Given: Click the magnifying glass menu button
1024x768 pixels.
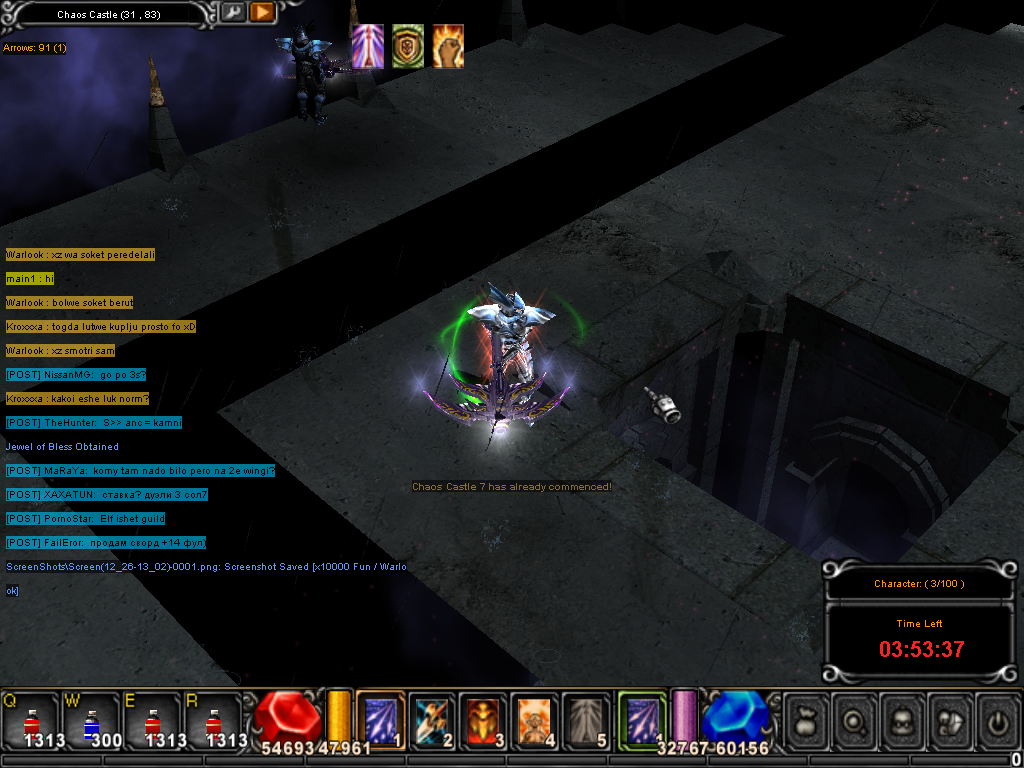Looking at the screenshot, I should tap(855, 718).
